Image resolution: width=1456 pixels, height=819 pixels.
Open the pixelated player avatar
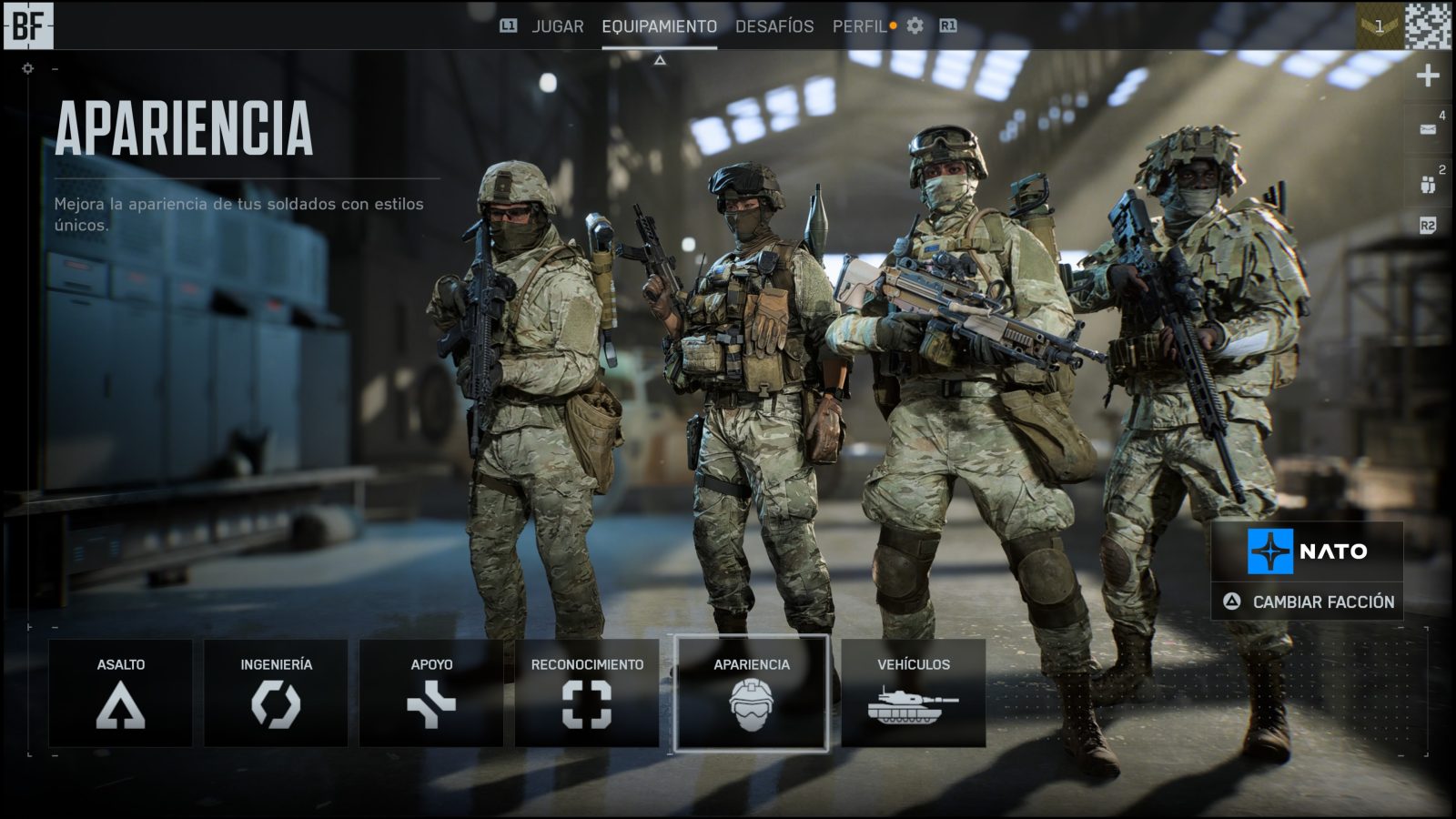point(1428,25)
